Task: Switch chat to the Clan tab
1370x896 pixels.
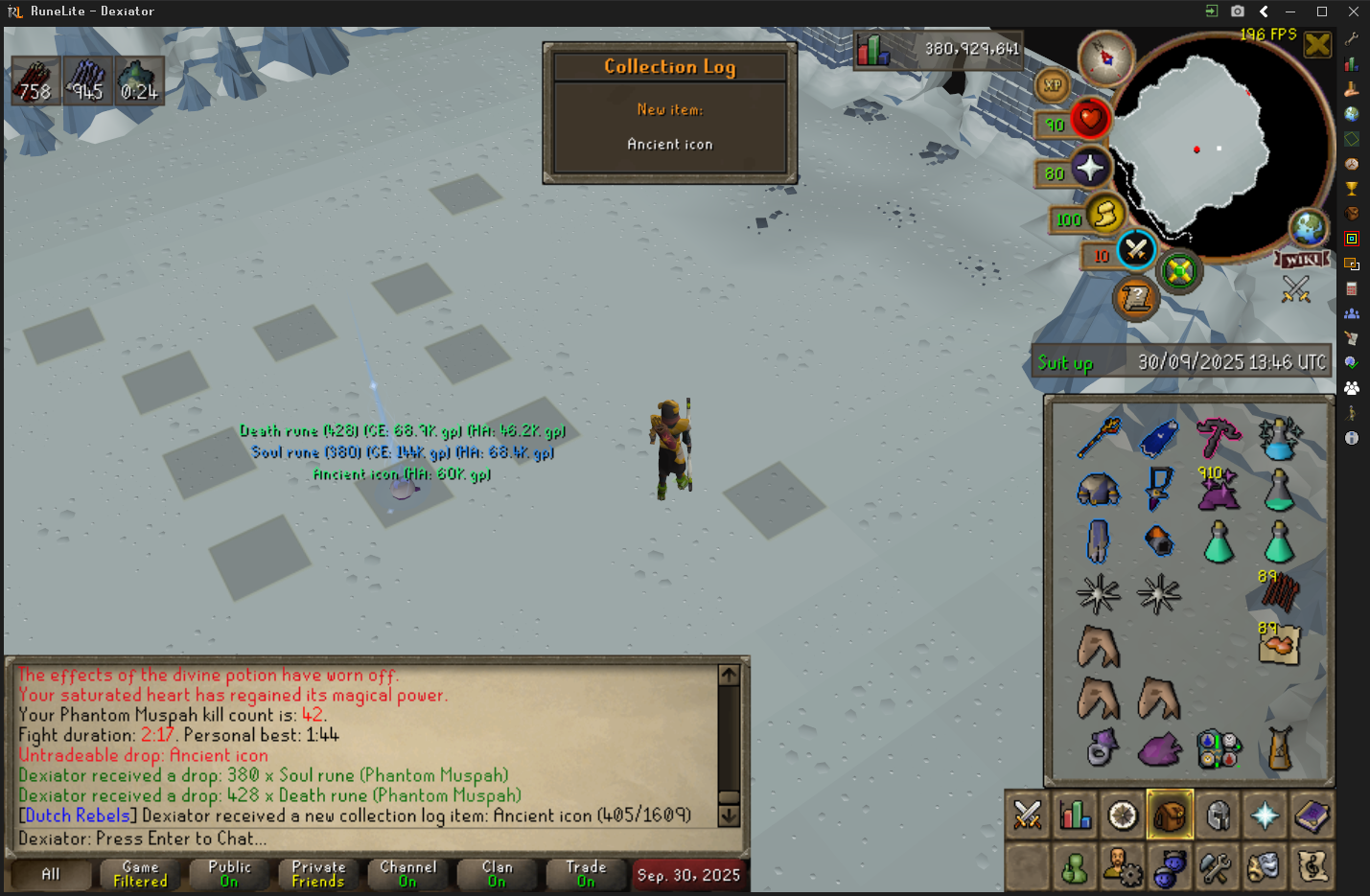Action: point(497,874)
